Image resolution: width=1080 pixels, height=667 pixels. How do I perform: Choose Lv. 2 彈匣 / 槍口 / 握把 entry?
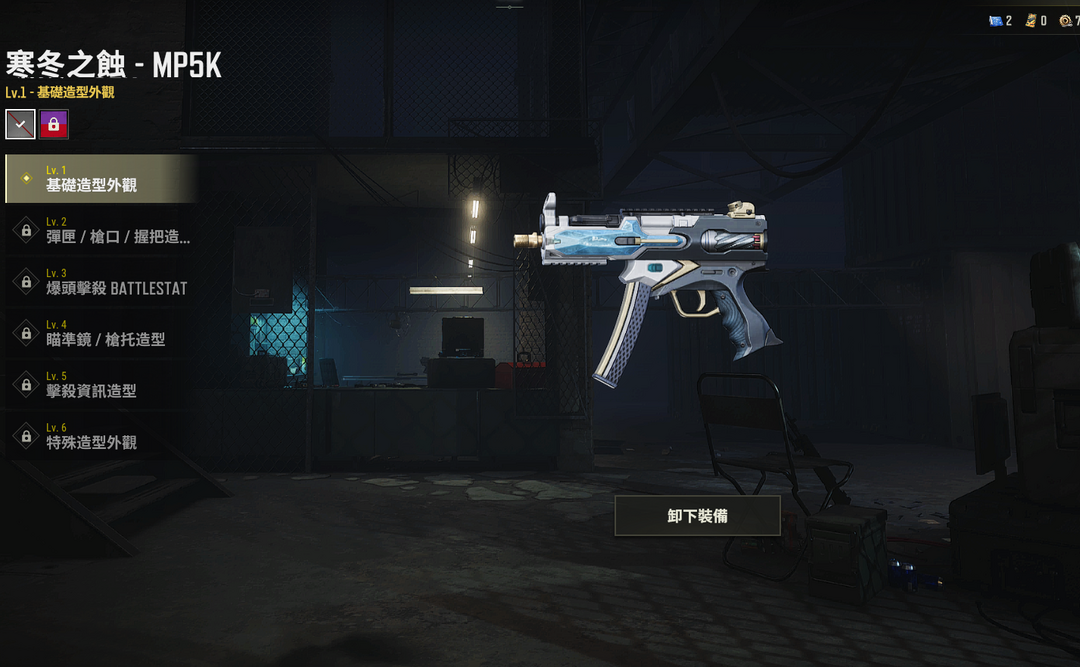tap(100, 230)
